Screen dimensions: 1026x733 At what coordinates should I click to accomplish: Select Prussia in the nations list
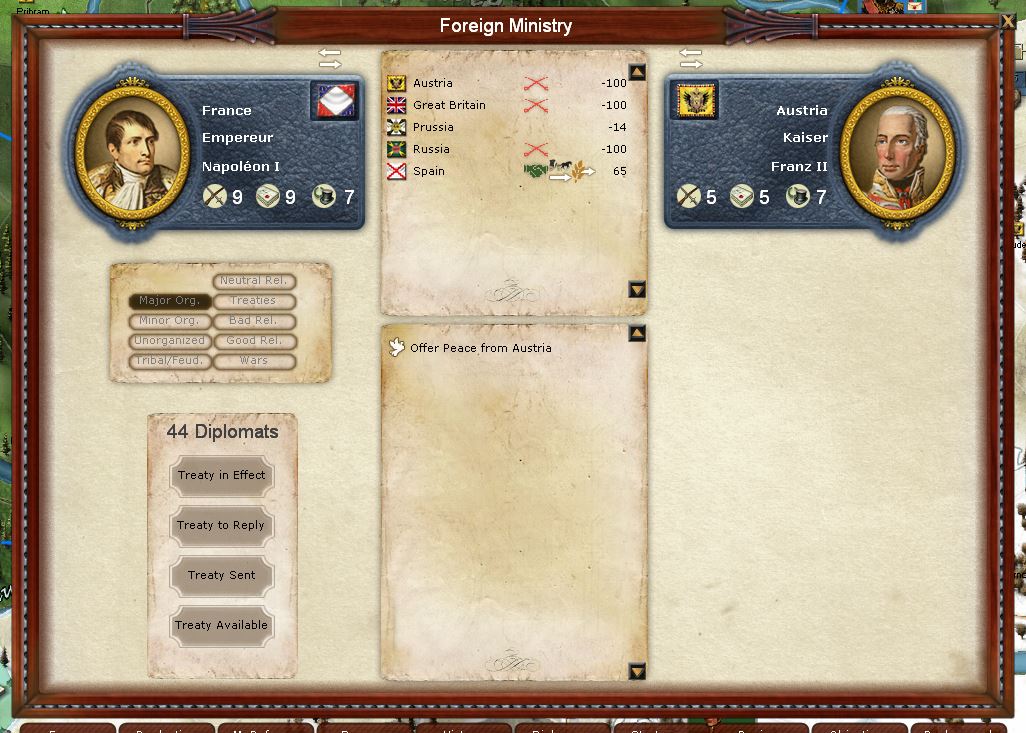(x=433, y=127)
